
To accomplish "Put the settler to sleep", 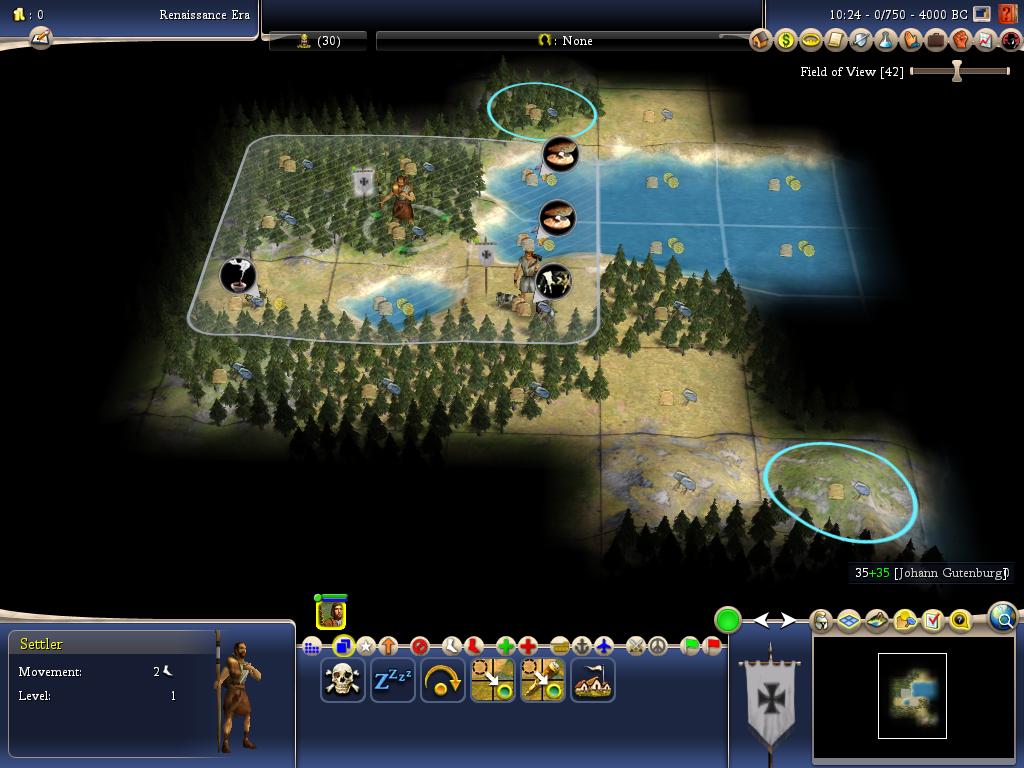I will pos(392,680).
